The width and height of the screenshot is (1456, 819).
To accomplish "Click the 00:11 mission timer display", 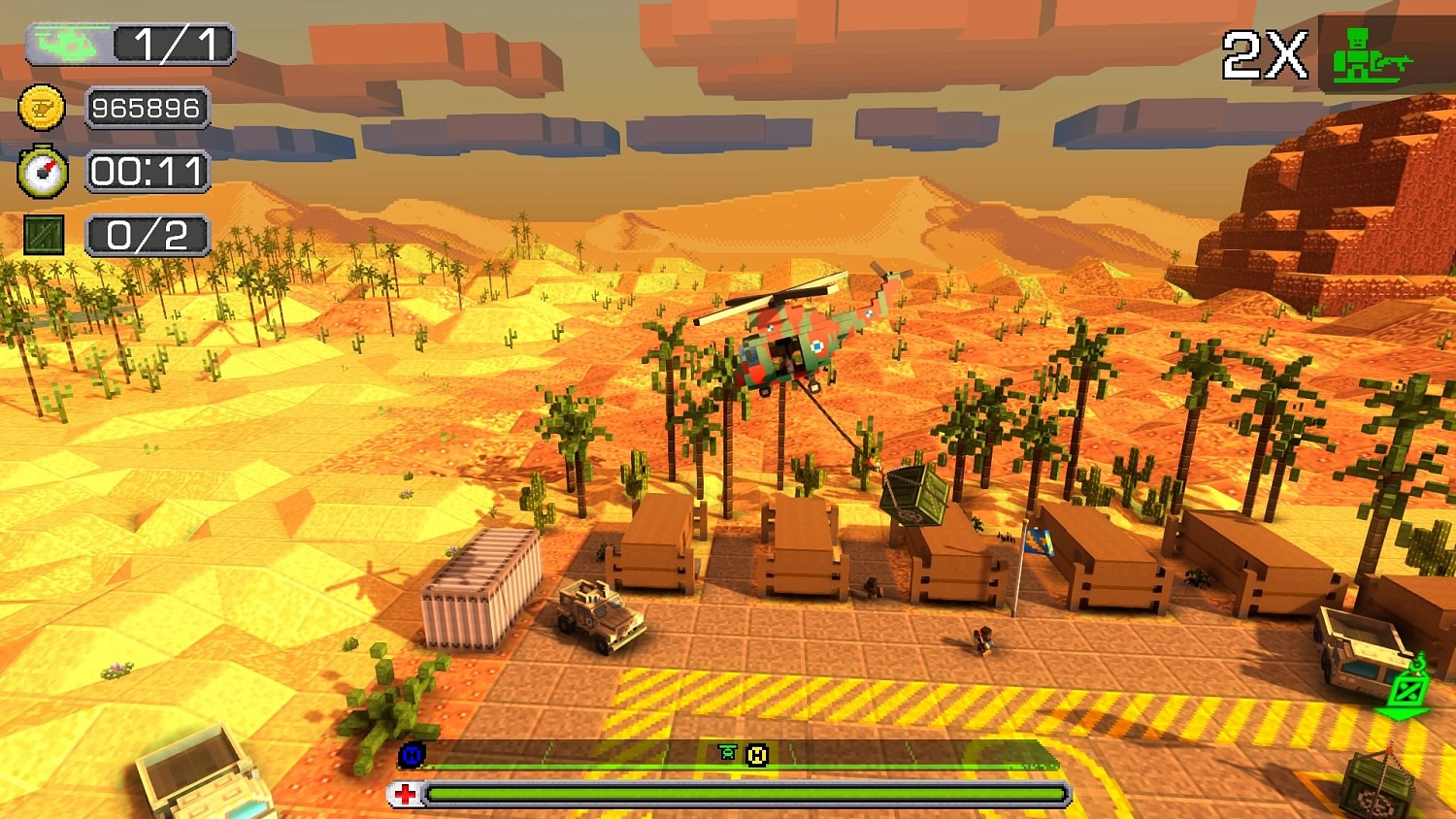I will (149, 172).
